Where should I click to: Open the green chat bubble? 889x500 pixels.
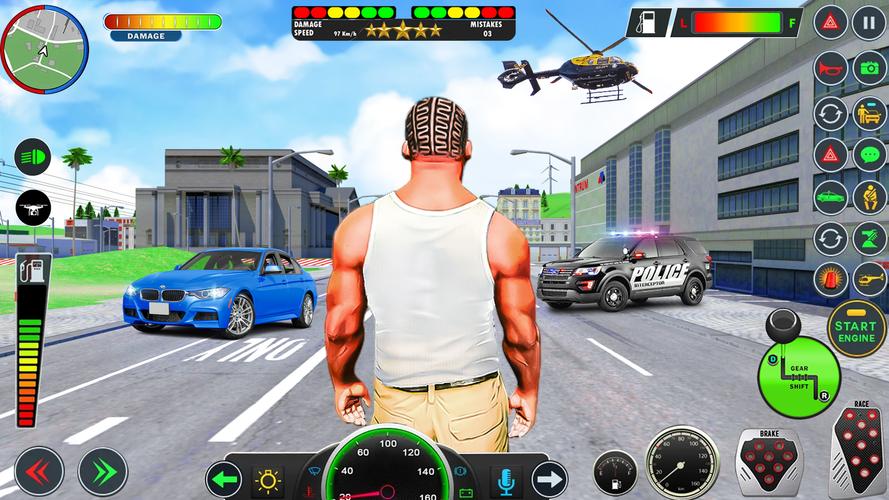tap(869, 154)
